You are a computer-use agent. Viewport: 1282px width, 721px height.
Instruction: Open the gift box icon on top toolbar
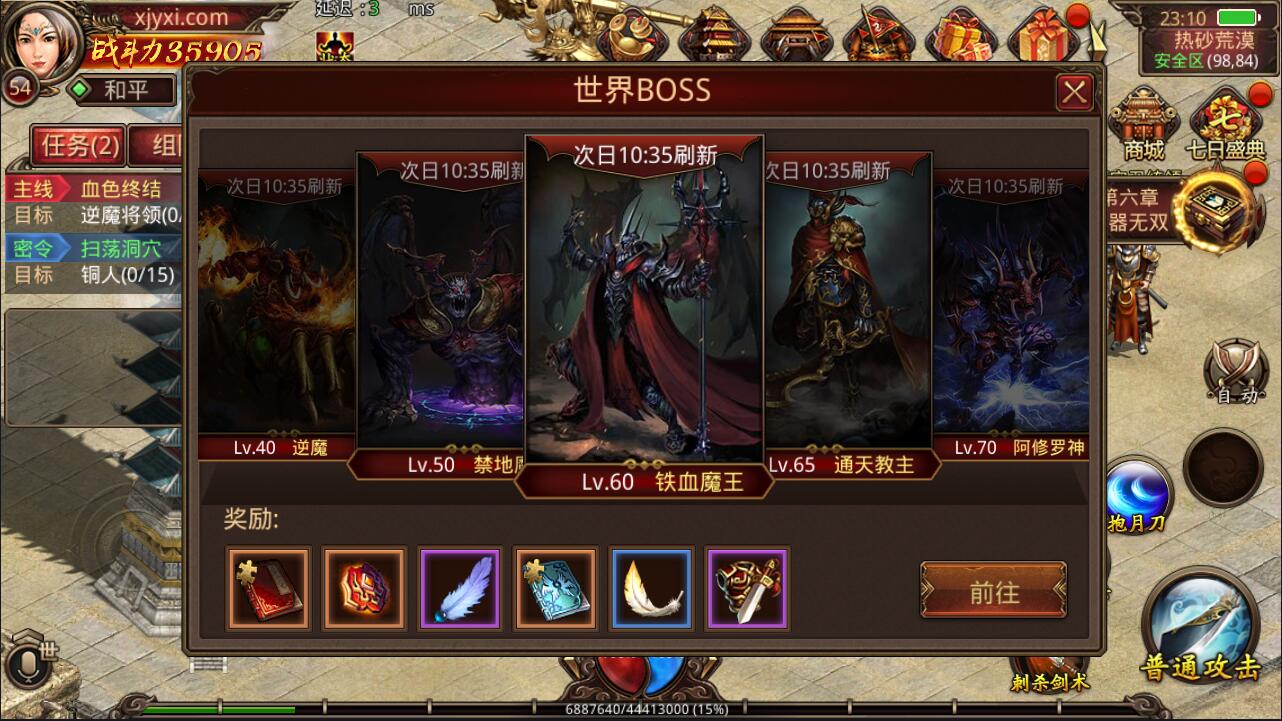[x=1040, y=35]
